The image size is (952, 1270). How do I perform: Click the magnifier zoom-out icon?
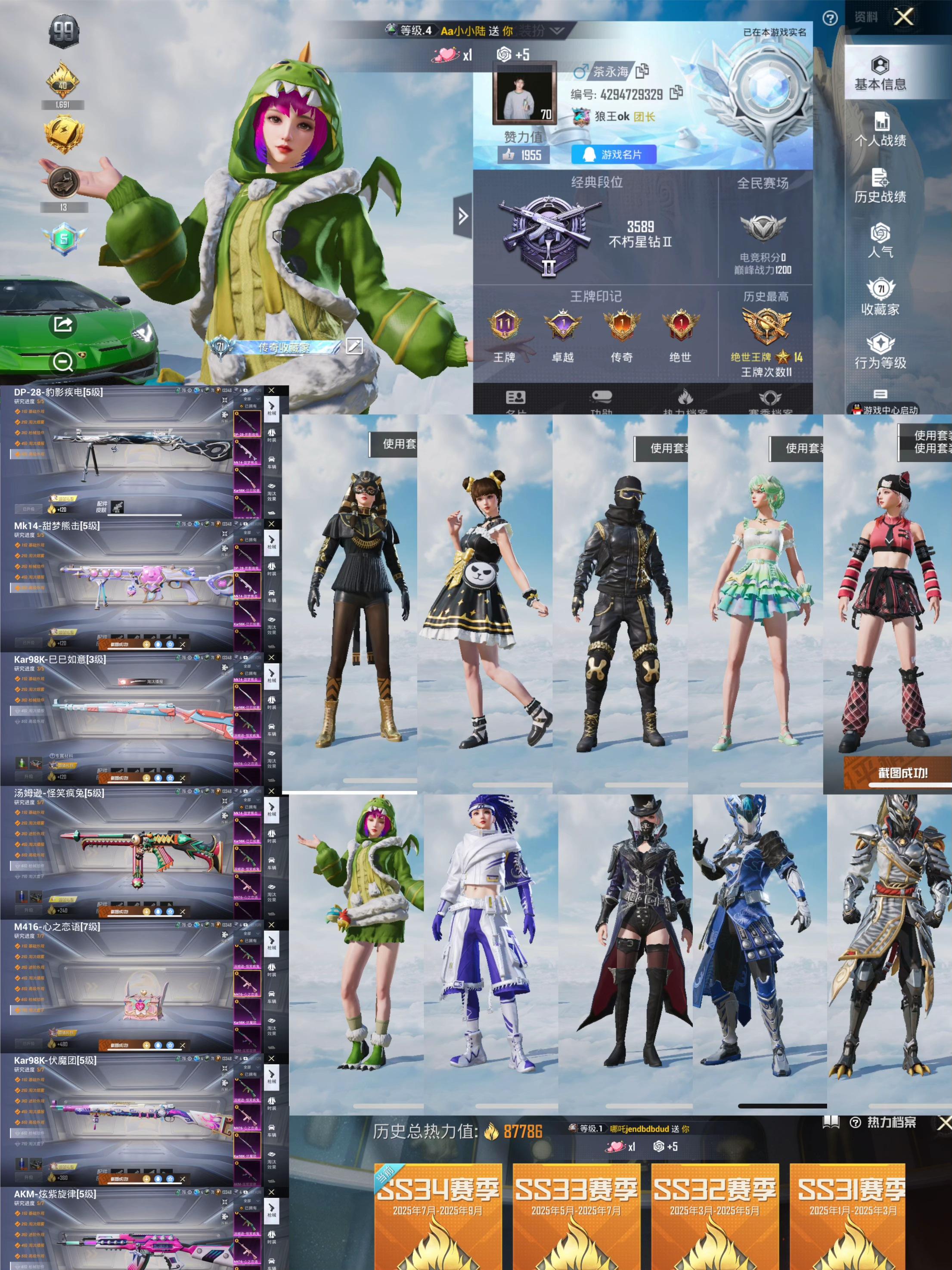[x=62, y=362]
